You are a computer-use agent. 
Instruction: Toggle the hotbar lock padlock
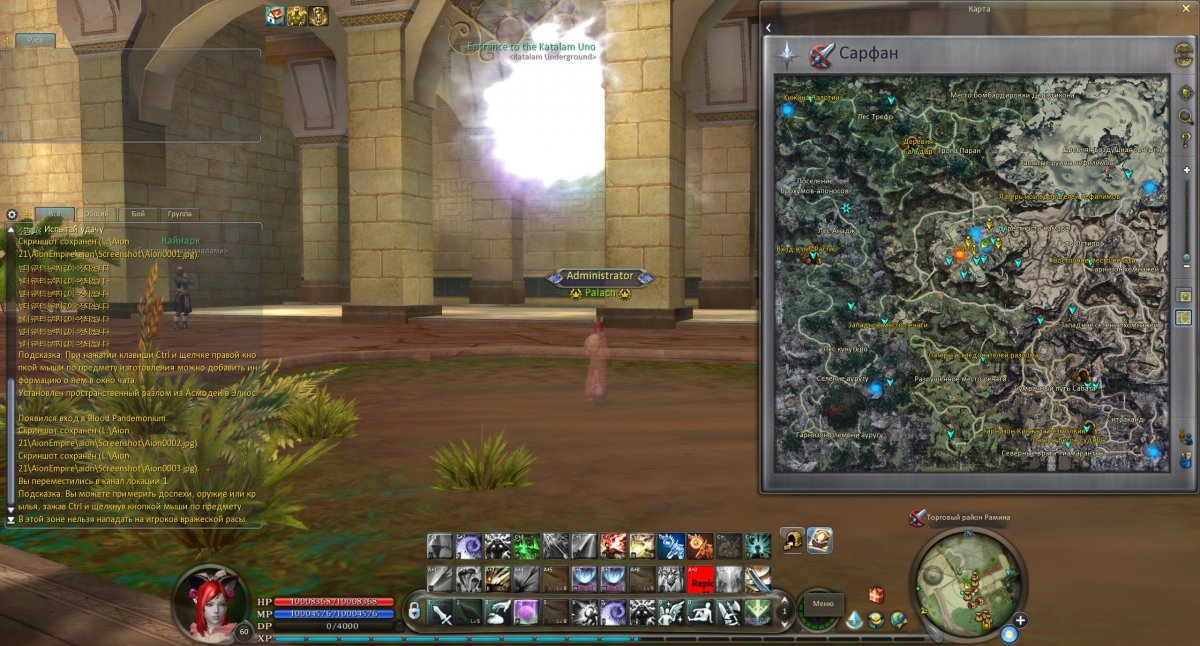(414, 611)
